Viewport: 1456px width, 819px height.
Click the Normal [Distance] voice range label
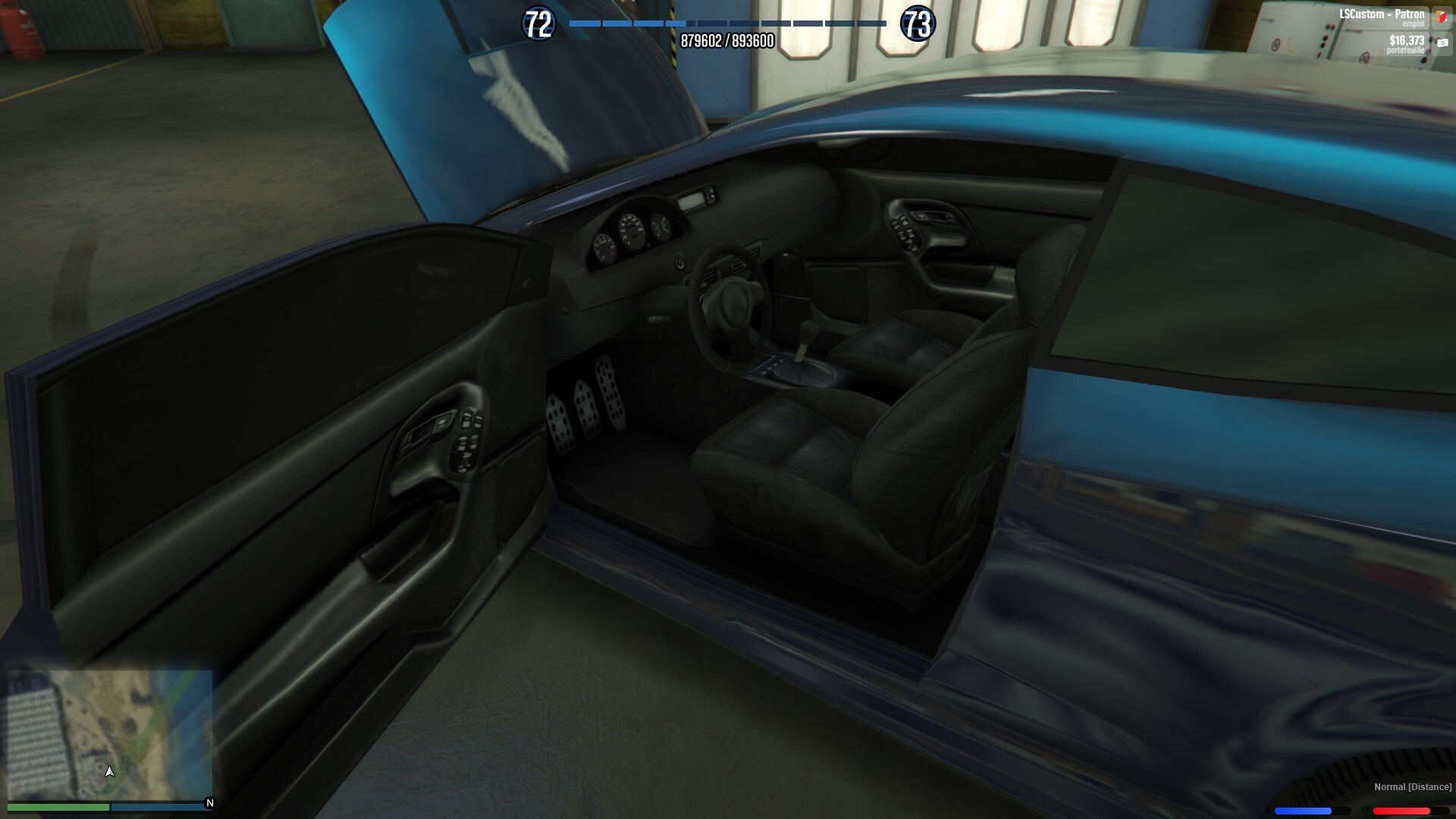point(1412,787)
